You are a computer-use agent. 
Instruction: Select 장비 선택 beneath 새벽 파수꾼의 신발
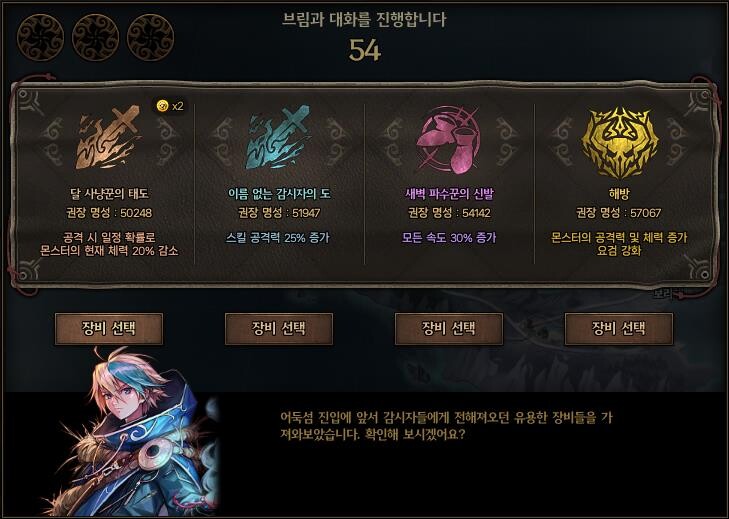(x=449, y=328)
